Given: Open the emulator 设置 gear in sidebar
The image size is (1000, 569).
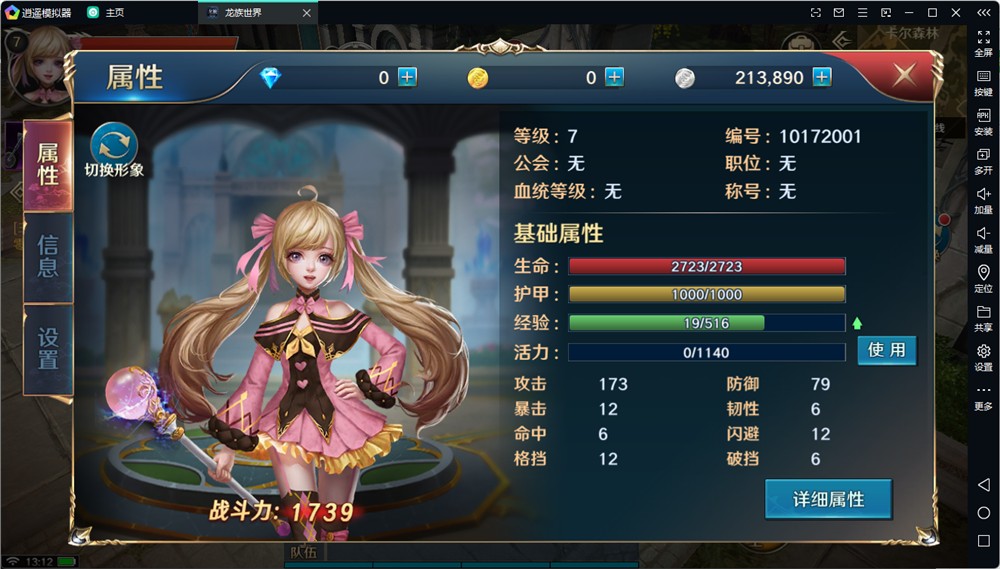Looking at the screenshot, I should click(x=983, y=356).
